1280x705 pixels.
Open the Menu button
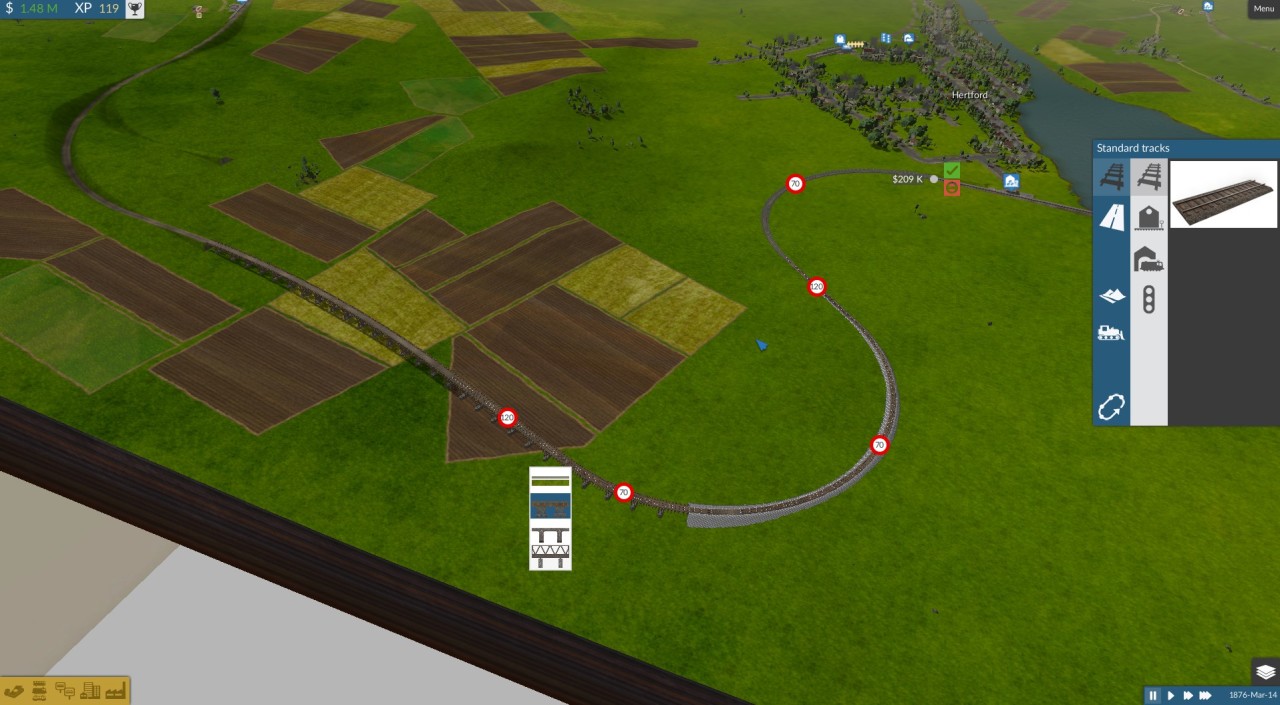1264,8
